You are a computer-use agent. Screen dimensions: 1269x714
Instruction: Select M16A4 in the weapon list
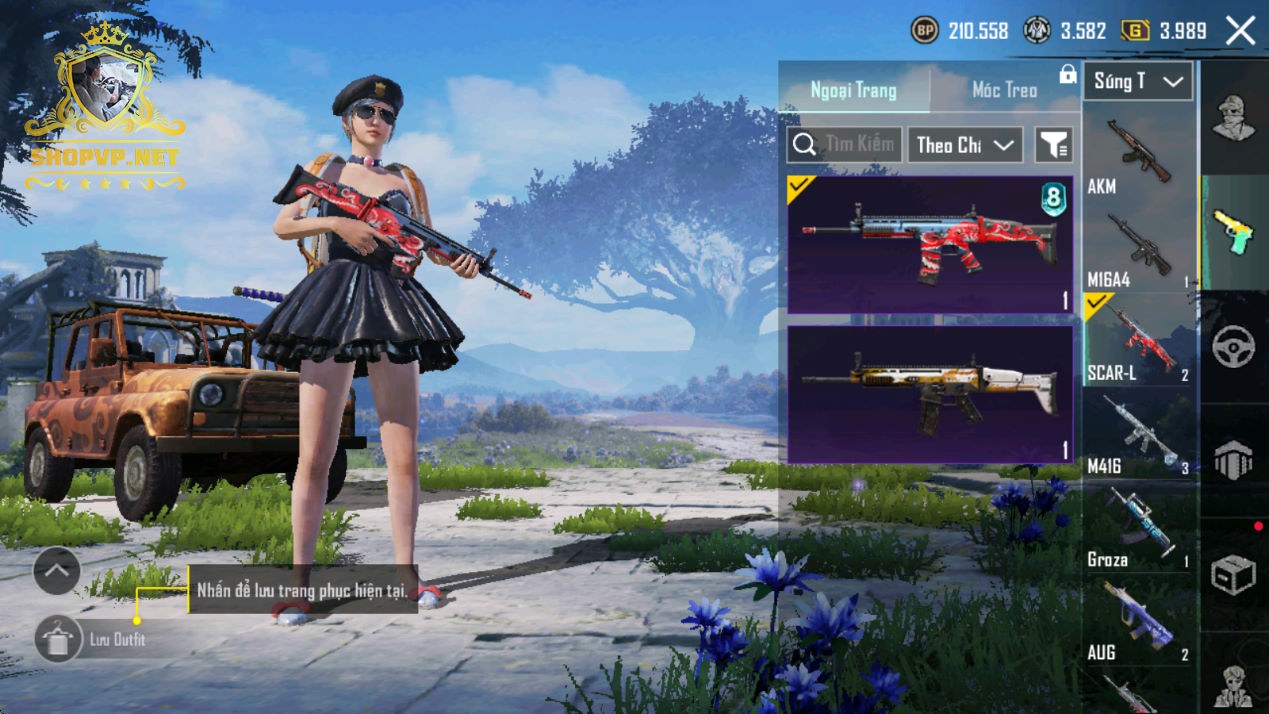[1138, 250]
